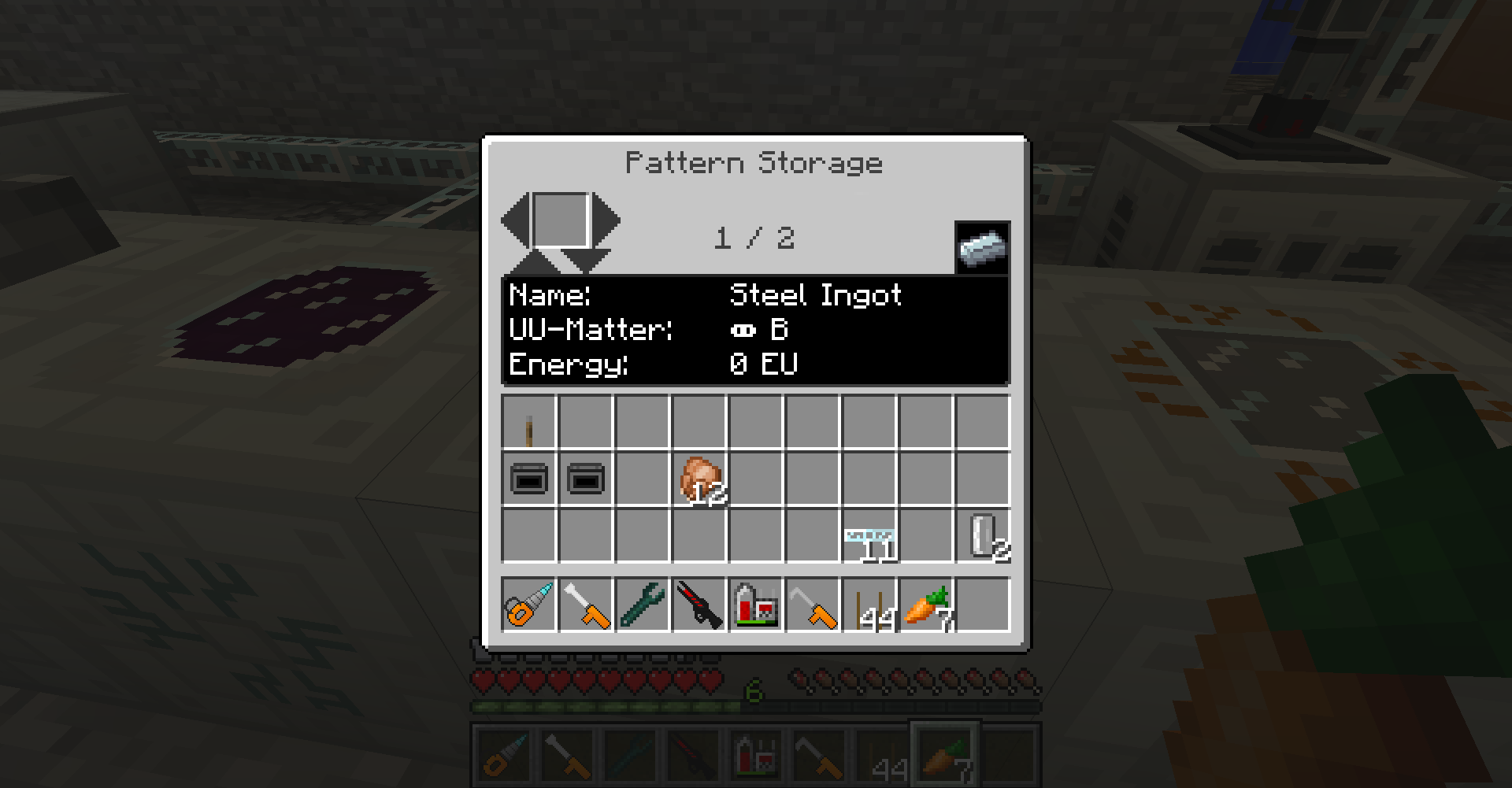Image resolution: width=1512 pixels, height=788 pixels.
Task: Grab the stack of 44 sticks
Action: click(x=869, y=605)
